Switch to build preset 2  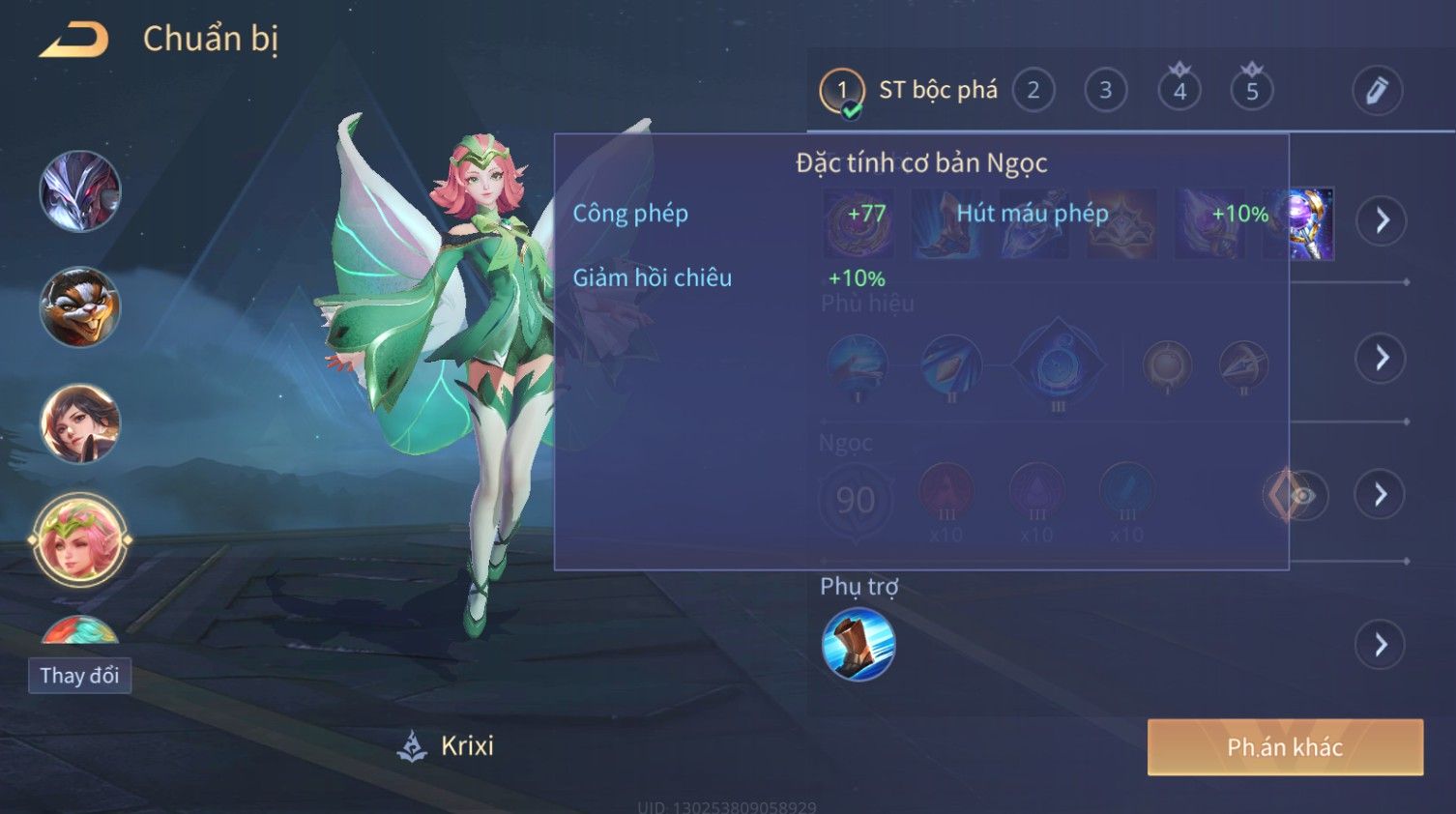(x=1033, y=91)
